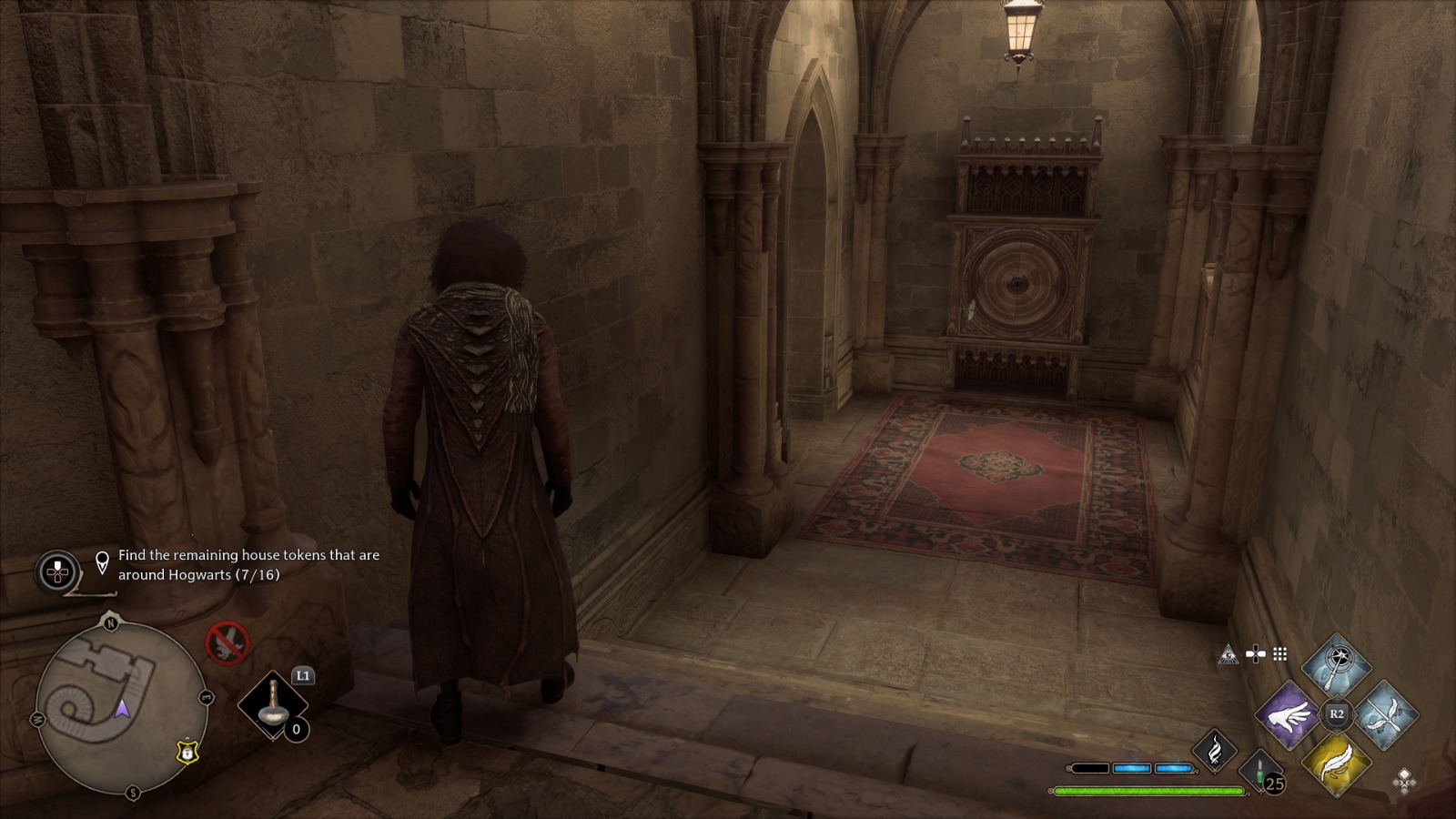Screen dimensions: 1456x819
Task: Click the diamond d-pad cluster in the corner
Action: click(1405, 781)
